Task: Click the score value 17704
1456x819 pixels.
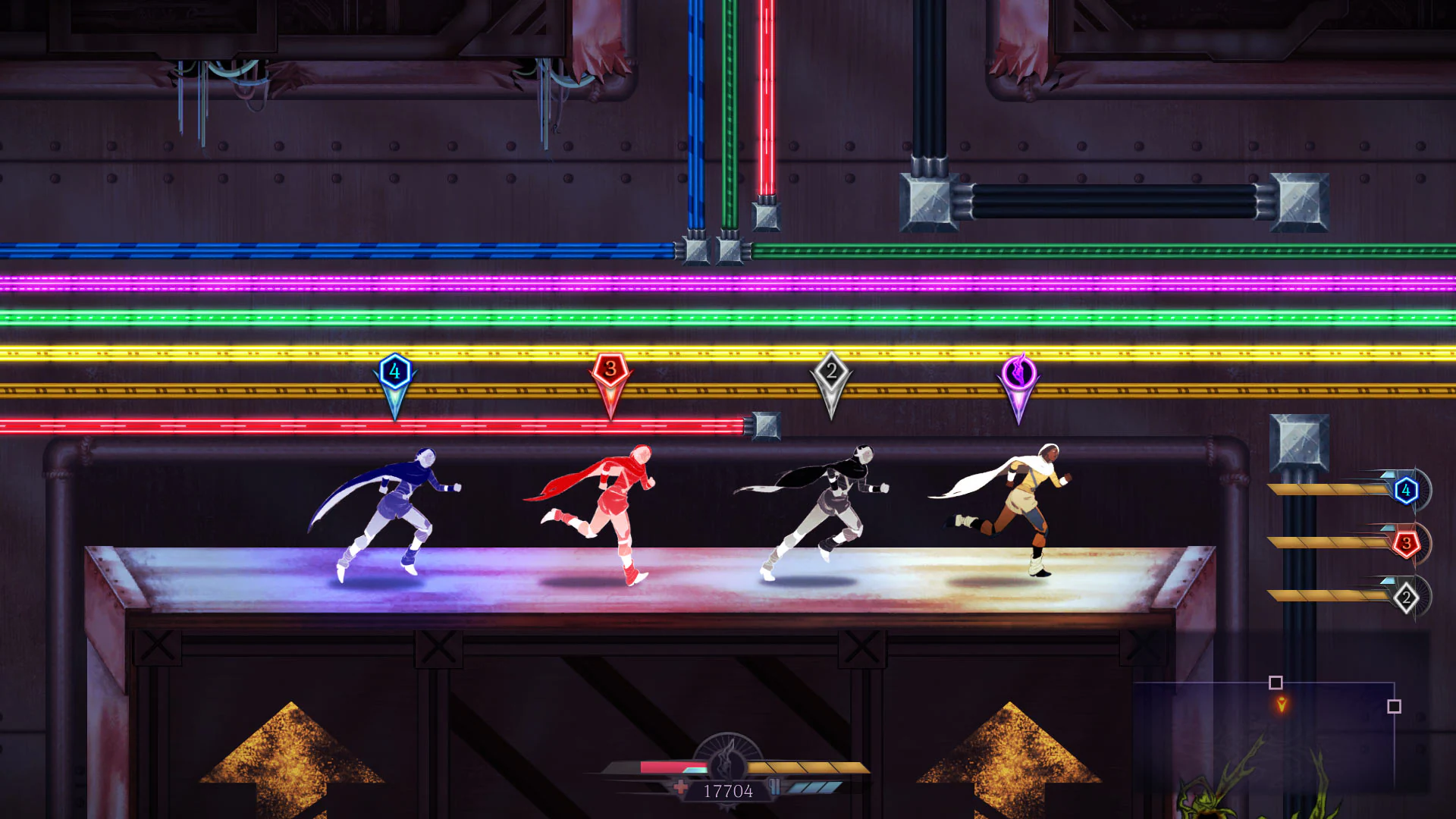Action: coord(726,792)
